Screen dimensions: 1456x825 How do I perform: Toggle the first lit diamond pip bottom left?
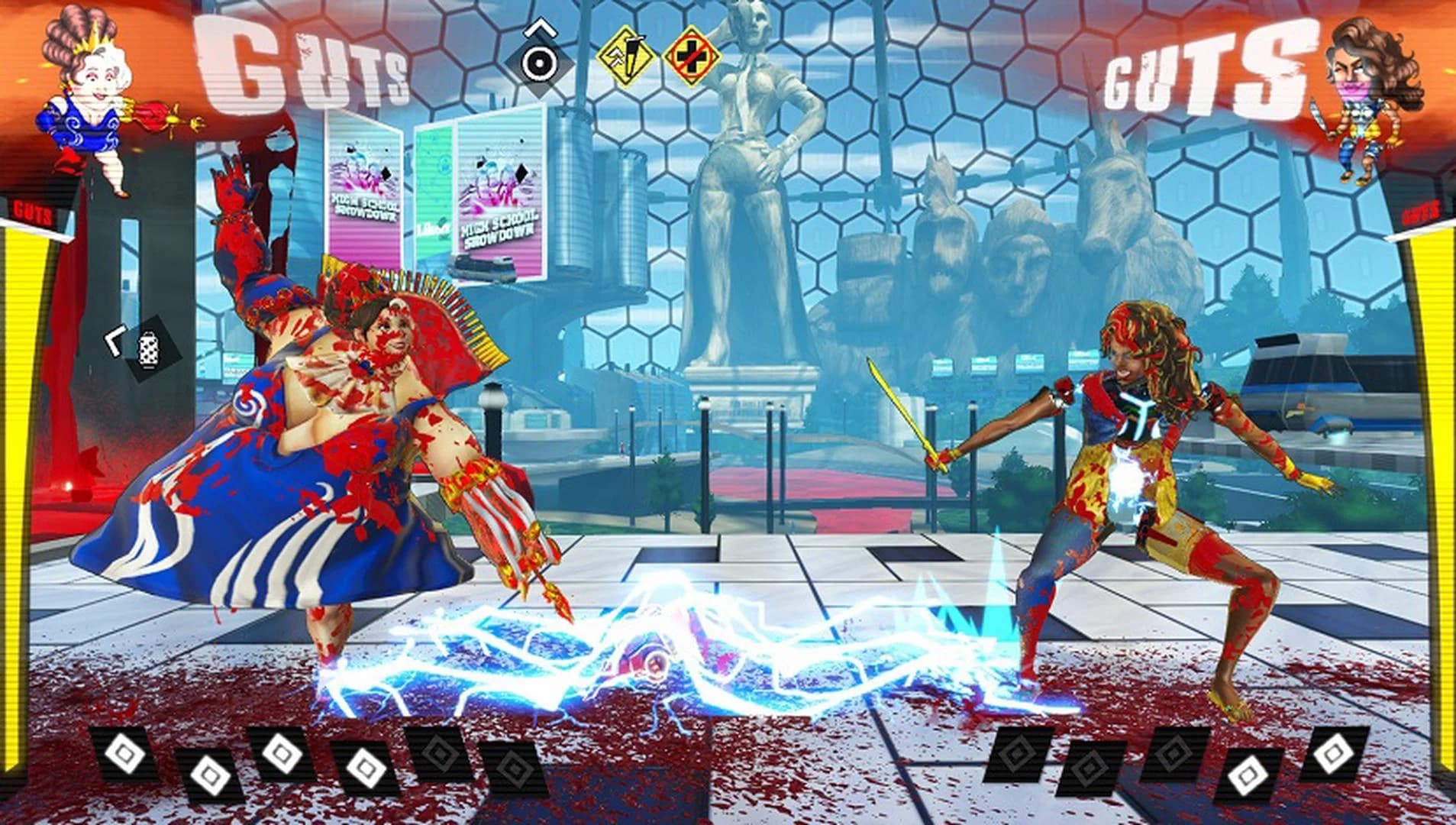124,754
